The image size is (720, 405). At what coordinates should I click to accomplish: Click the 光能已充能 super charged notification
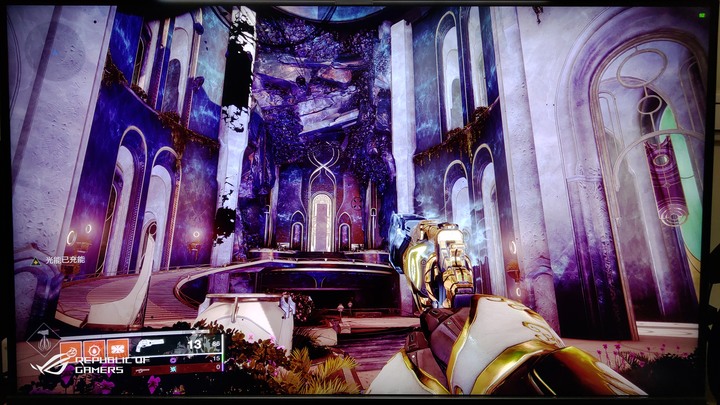pos(62,259)
